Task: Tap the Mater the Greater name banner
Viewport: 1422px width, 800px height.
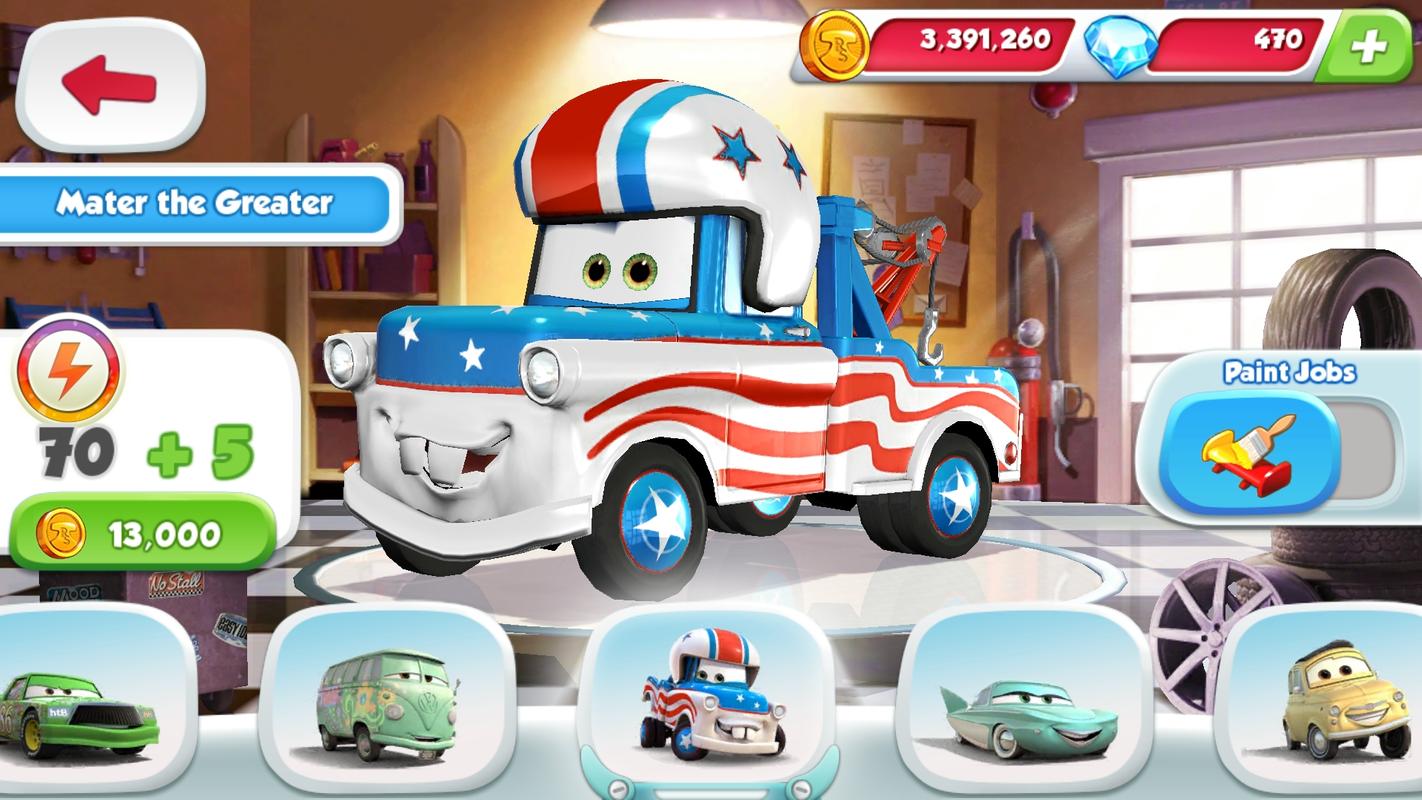Action: 197,203
